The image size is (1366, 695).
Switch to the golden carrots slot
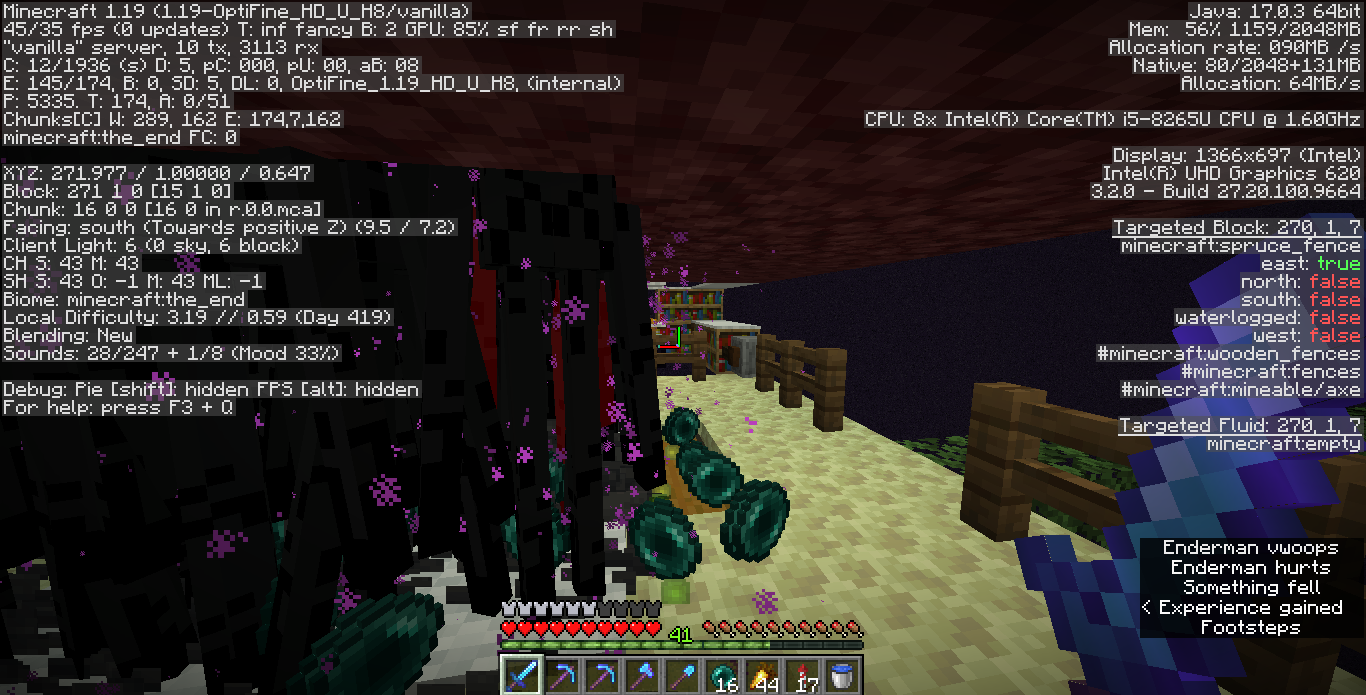point(762,675)
